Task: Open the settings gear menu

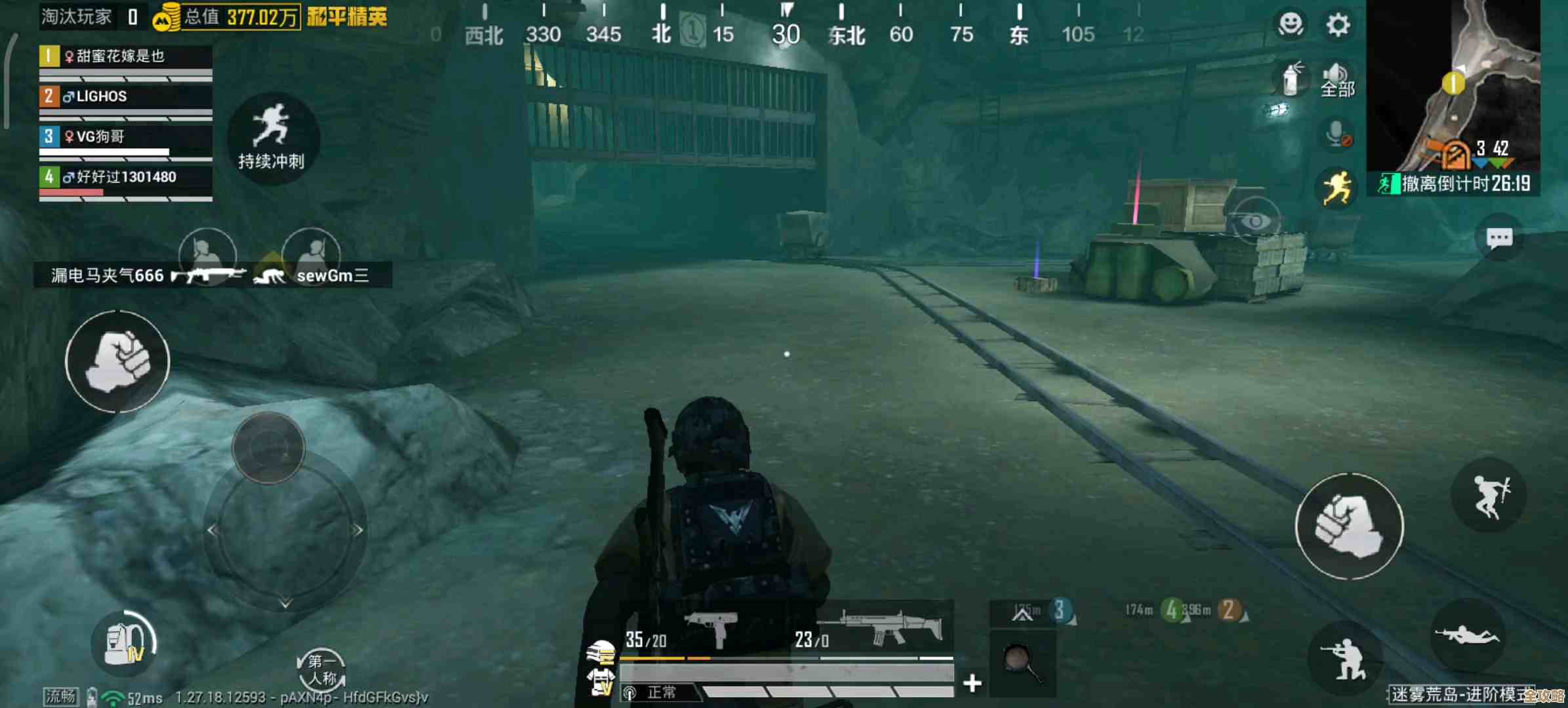Action: pos(1337,24)
